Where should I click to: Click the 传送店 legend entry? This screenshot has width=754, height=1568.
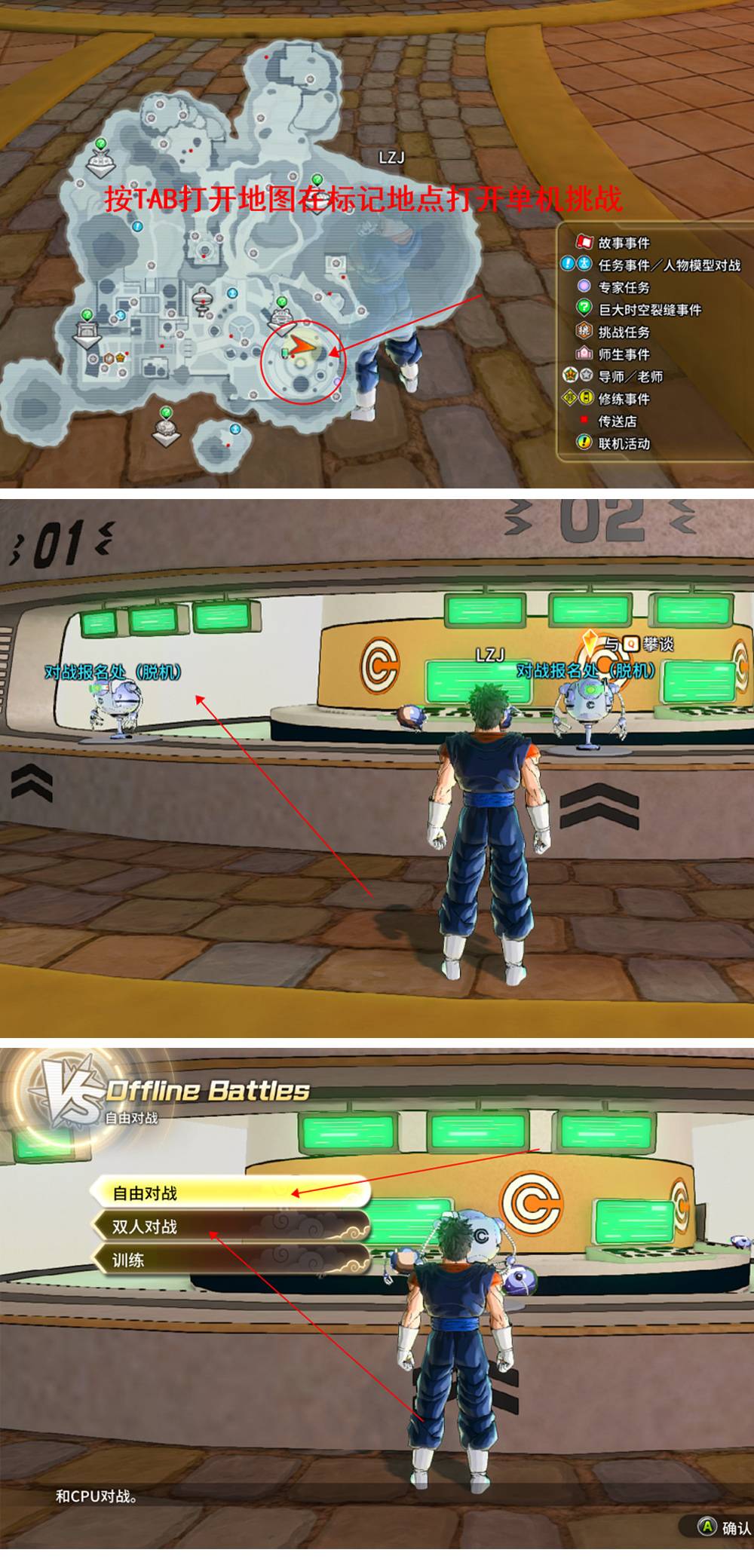click(617, 421)
